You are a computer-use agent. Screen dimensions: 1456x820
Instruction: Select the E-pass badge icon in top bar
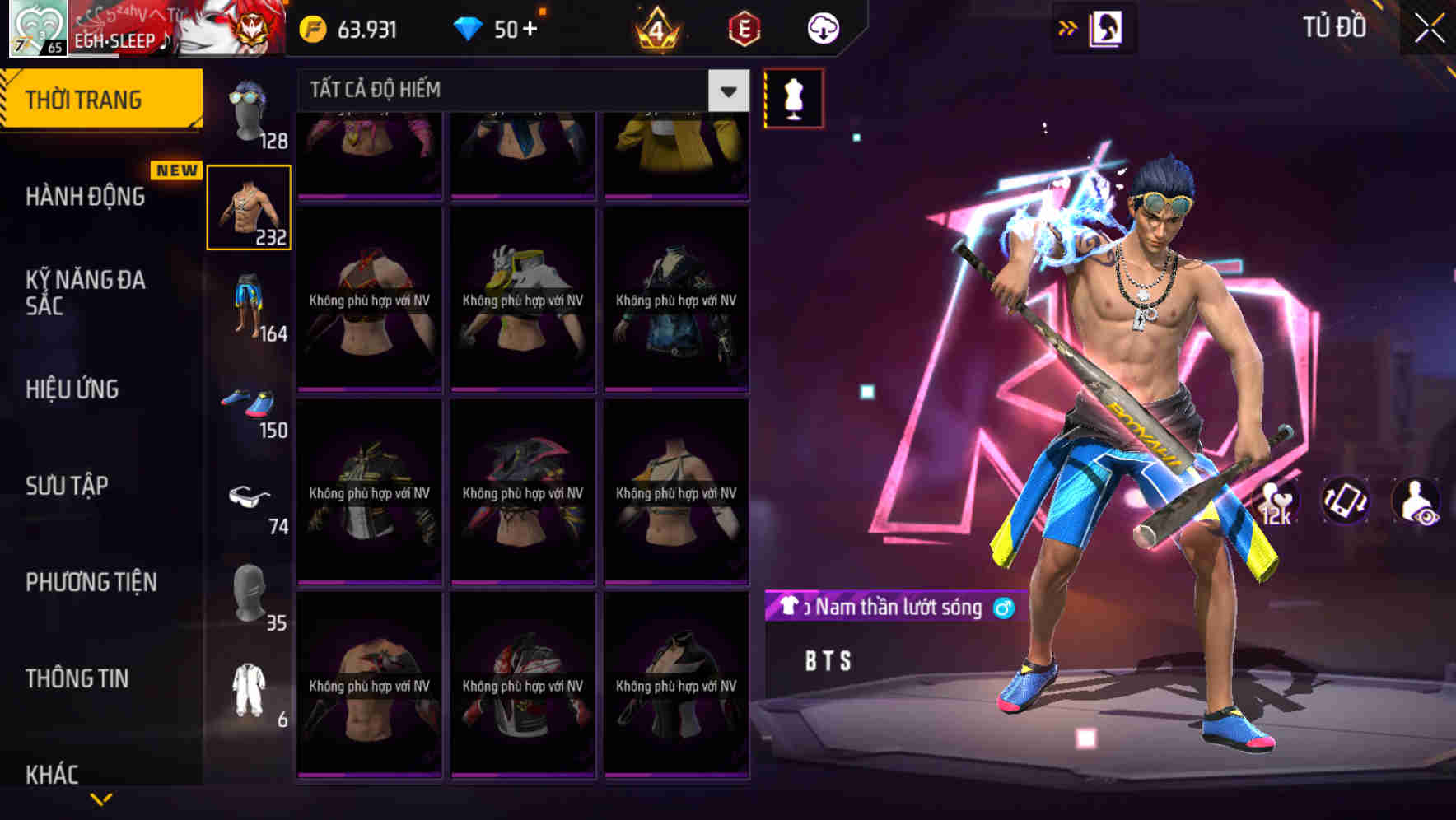(740, 27)
